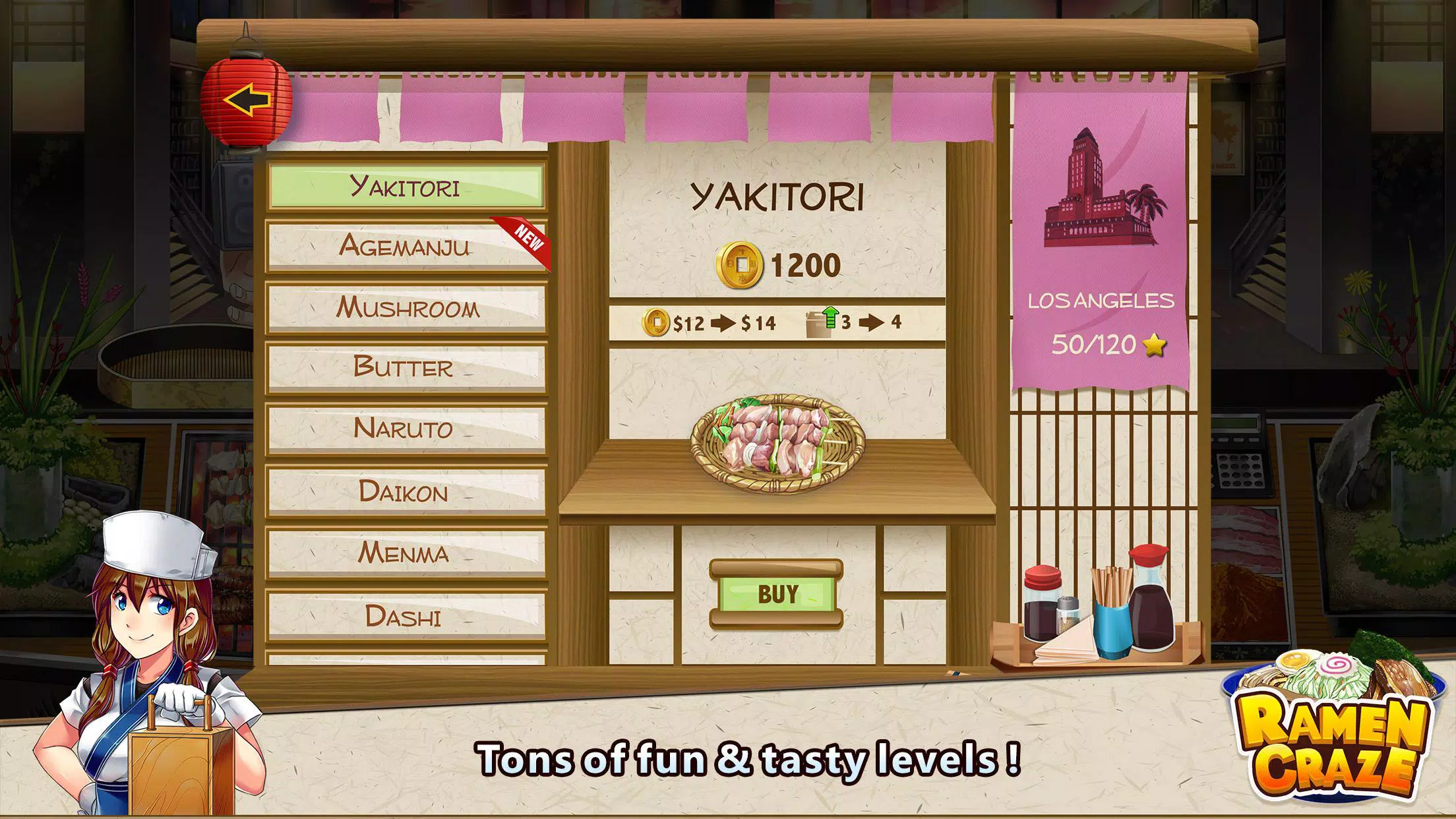Select the Yakitori ingredient
The image size is (1456, 819).
pyautogui.click(x=406, y=188)
